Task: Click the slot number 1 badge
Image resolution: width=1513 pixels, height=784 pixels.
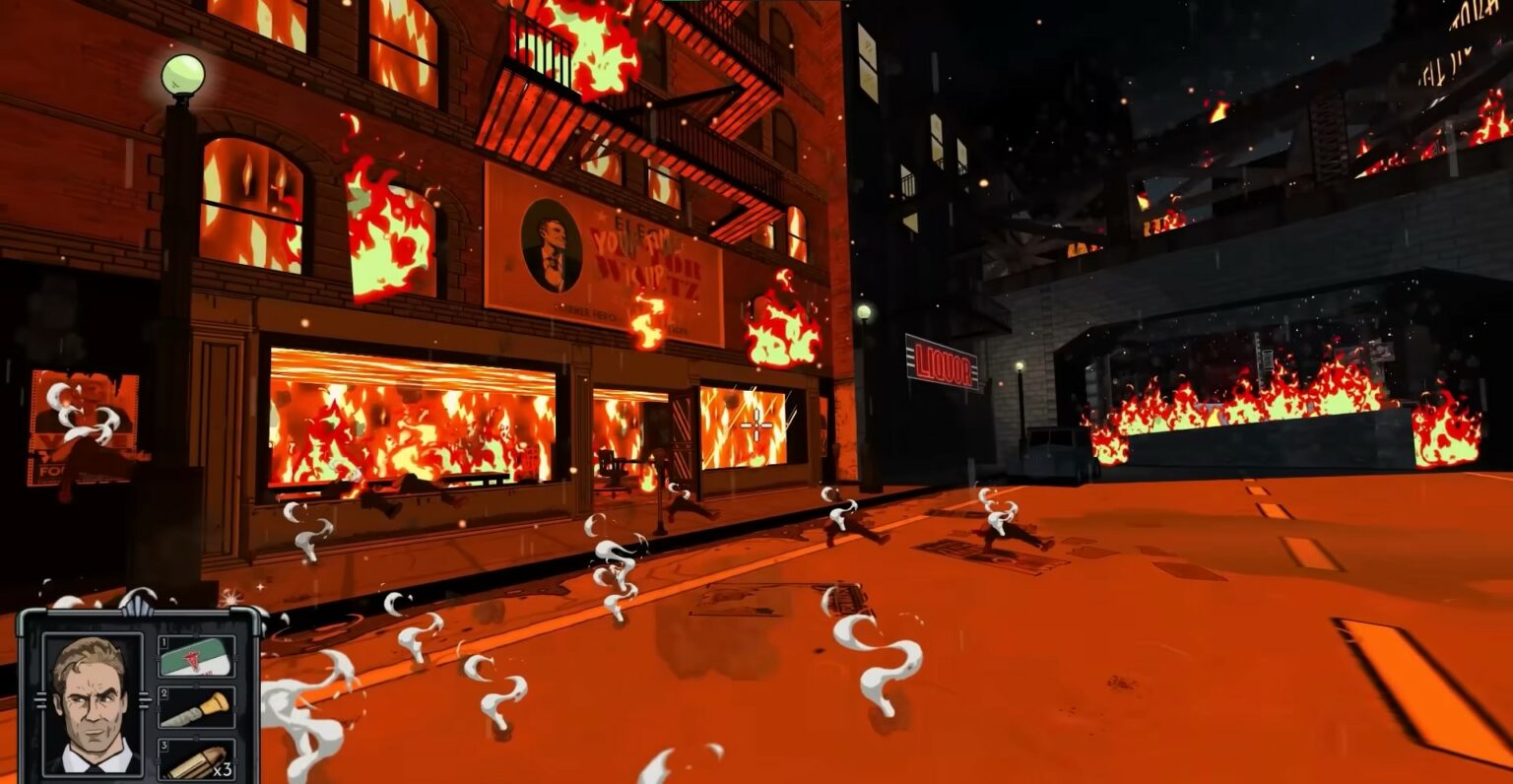Action: (164, 641)
